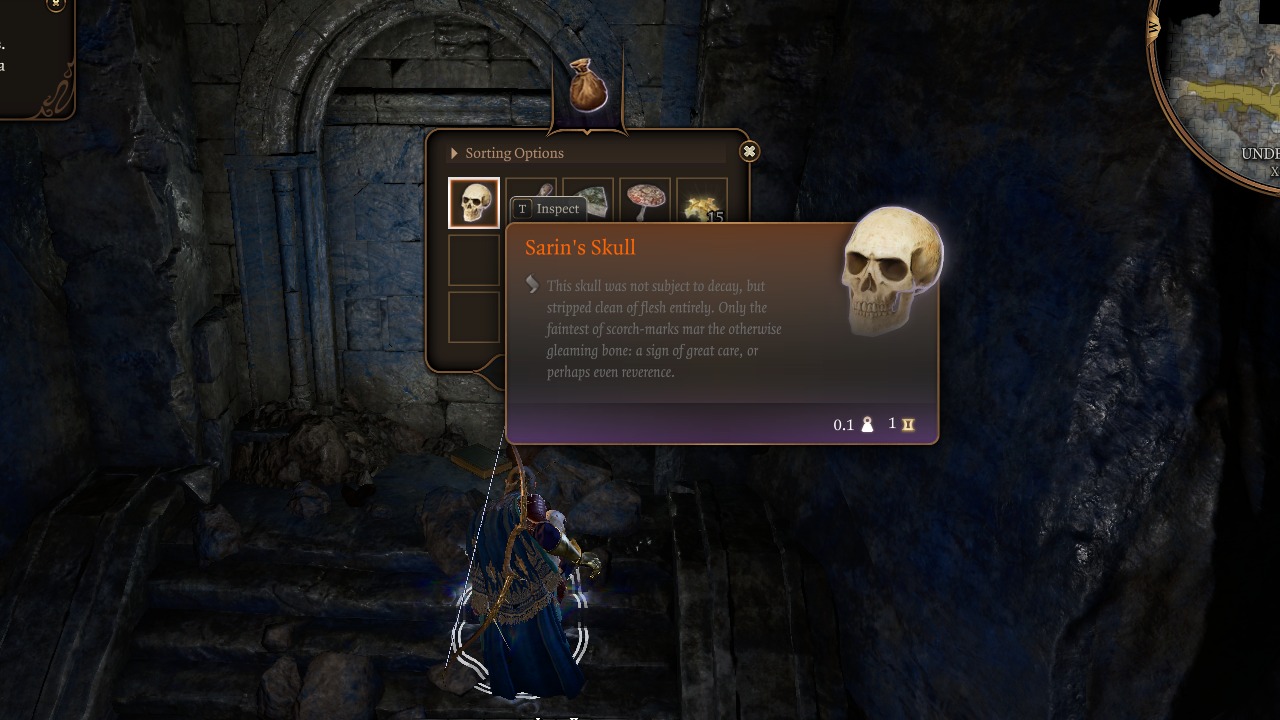Image resolution: width=1280 pixels, height=720 pixels.
Task: Click the weight icon next to 0.1
Action: click(869, 423)
